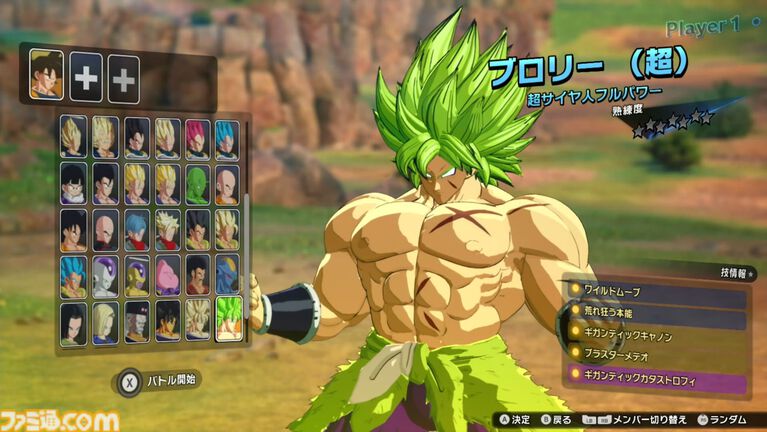Screen dimensions: 767x432
Task: Choose the Piccolo character portrait
Action: coord(197,184)
